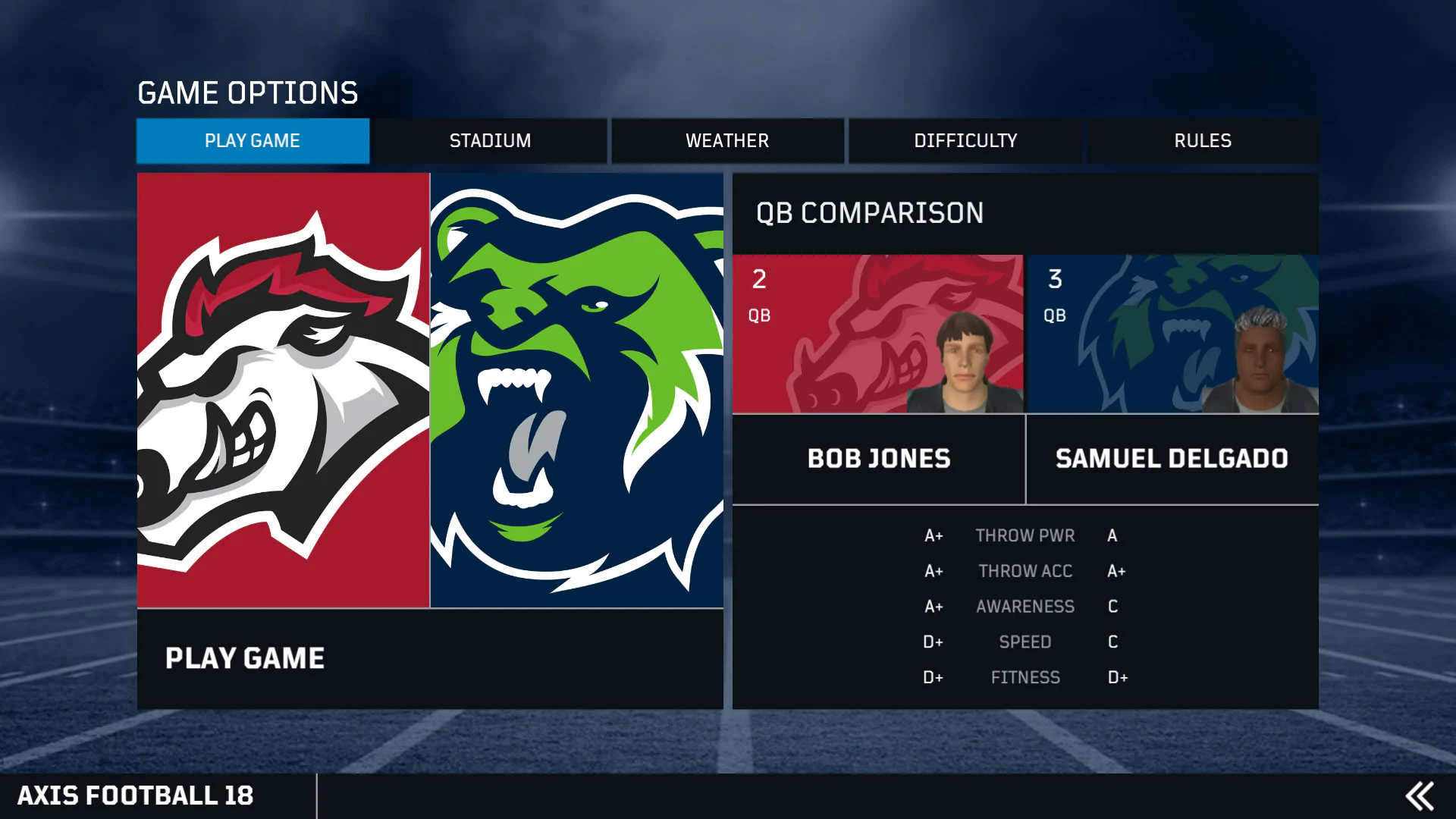Open the Weather settings tab
The width and height of the screenshot is (1456, 819).
click(x=726, y=140)
